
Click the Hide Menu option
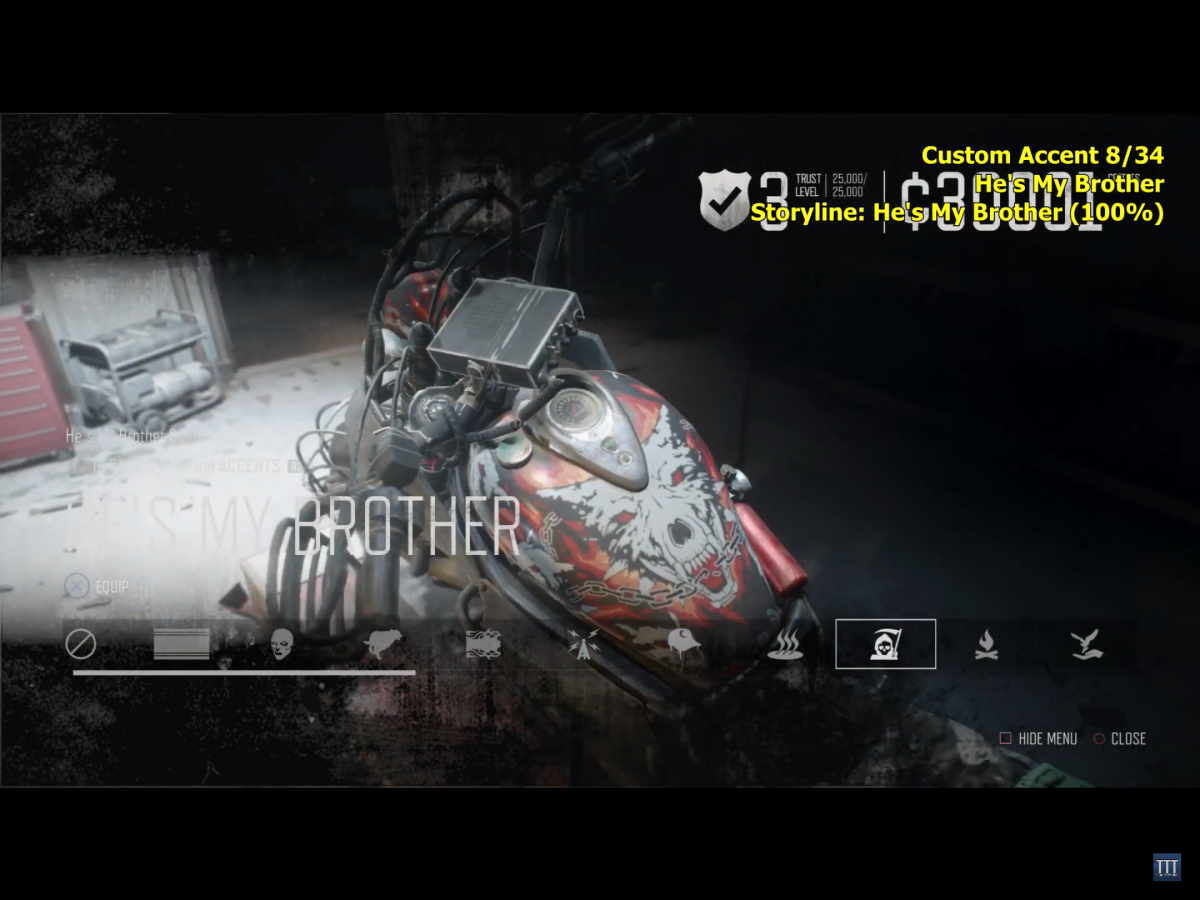[x=1039, y=739]
